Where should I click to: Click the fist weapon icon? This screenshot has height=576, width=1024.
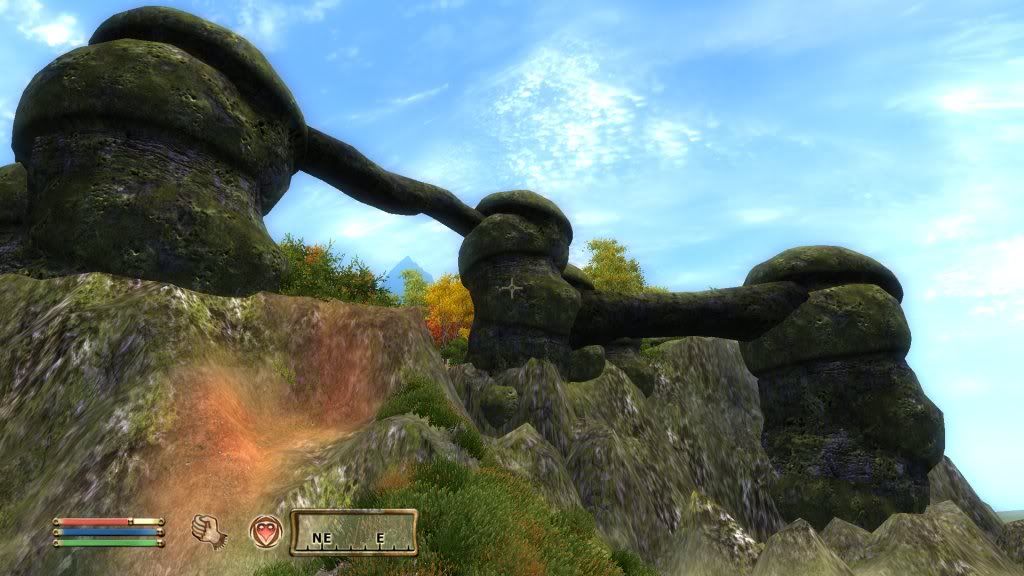(209, 530)
